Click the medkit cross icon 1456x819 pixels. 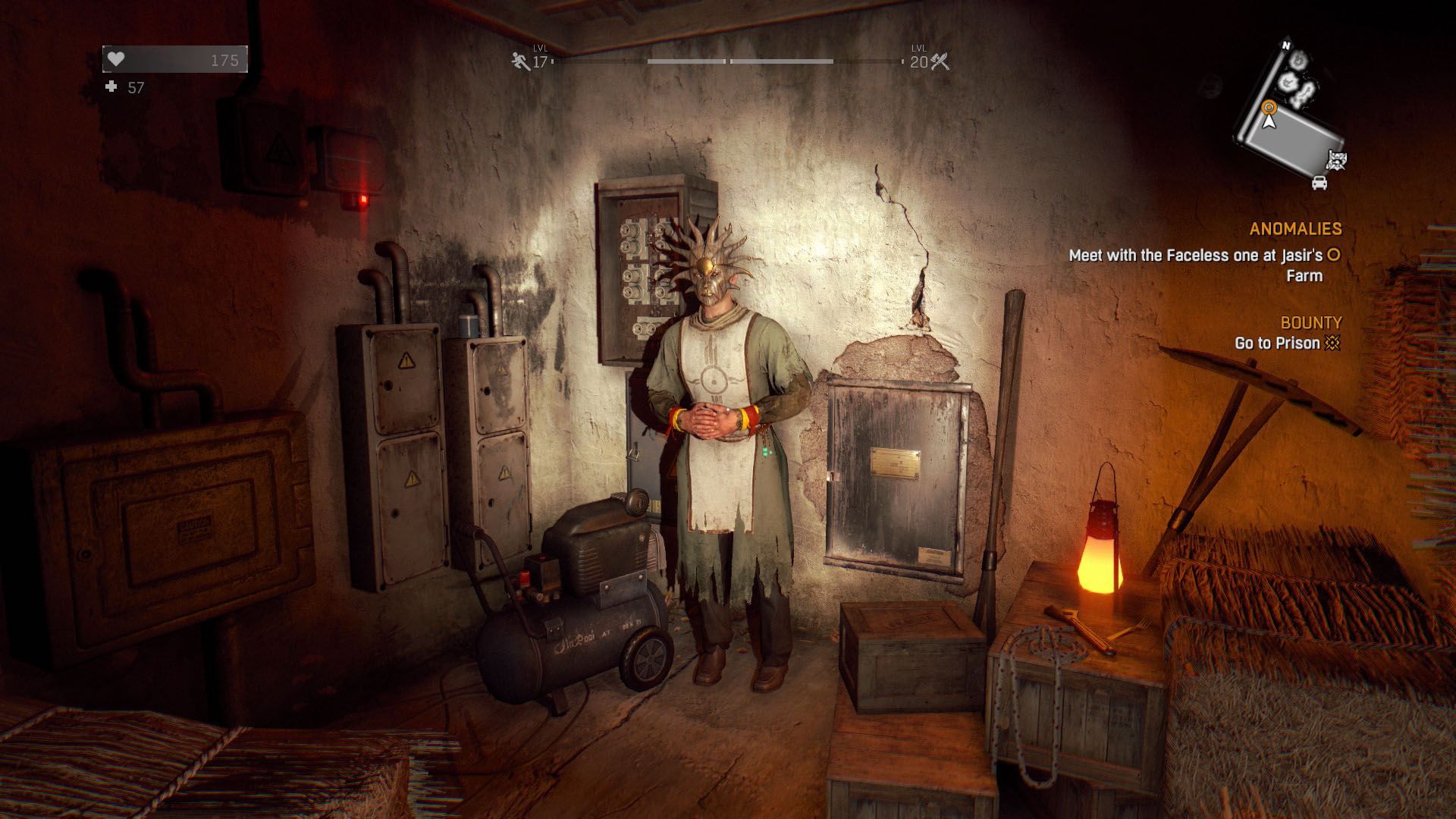point(111,87)
